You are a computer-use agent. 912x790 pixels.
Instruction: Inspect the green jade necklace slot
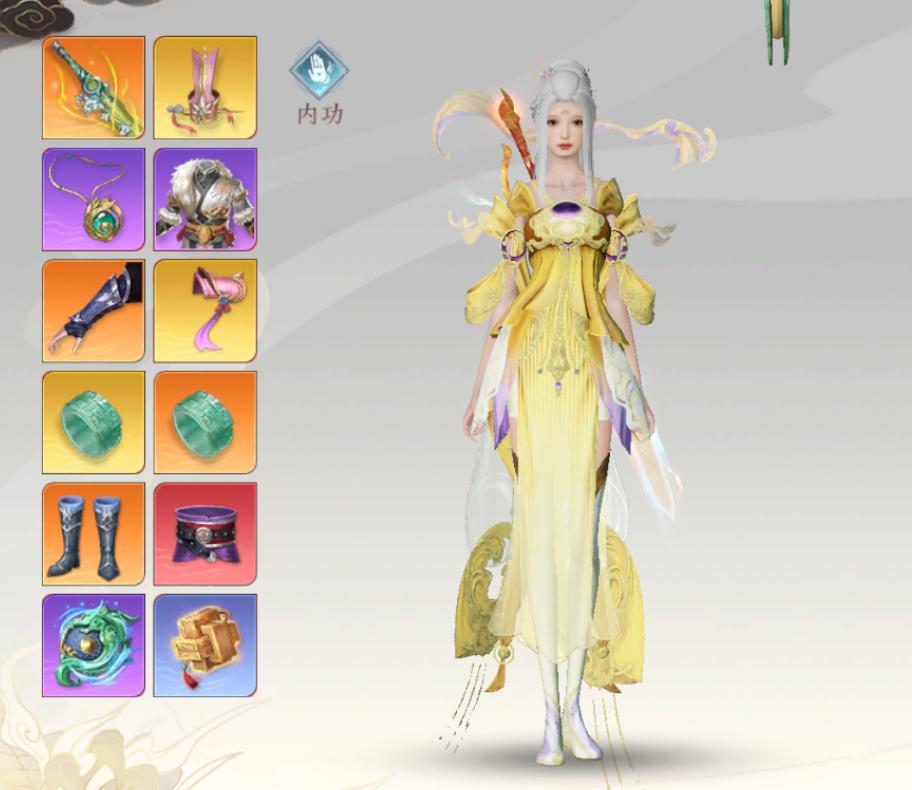coord(94,199)
